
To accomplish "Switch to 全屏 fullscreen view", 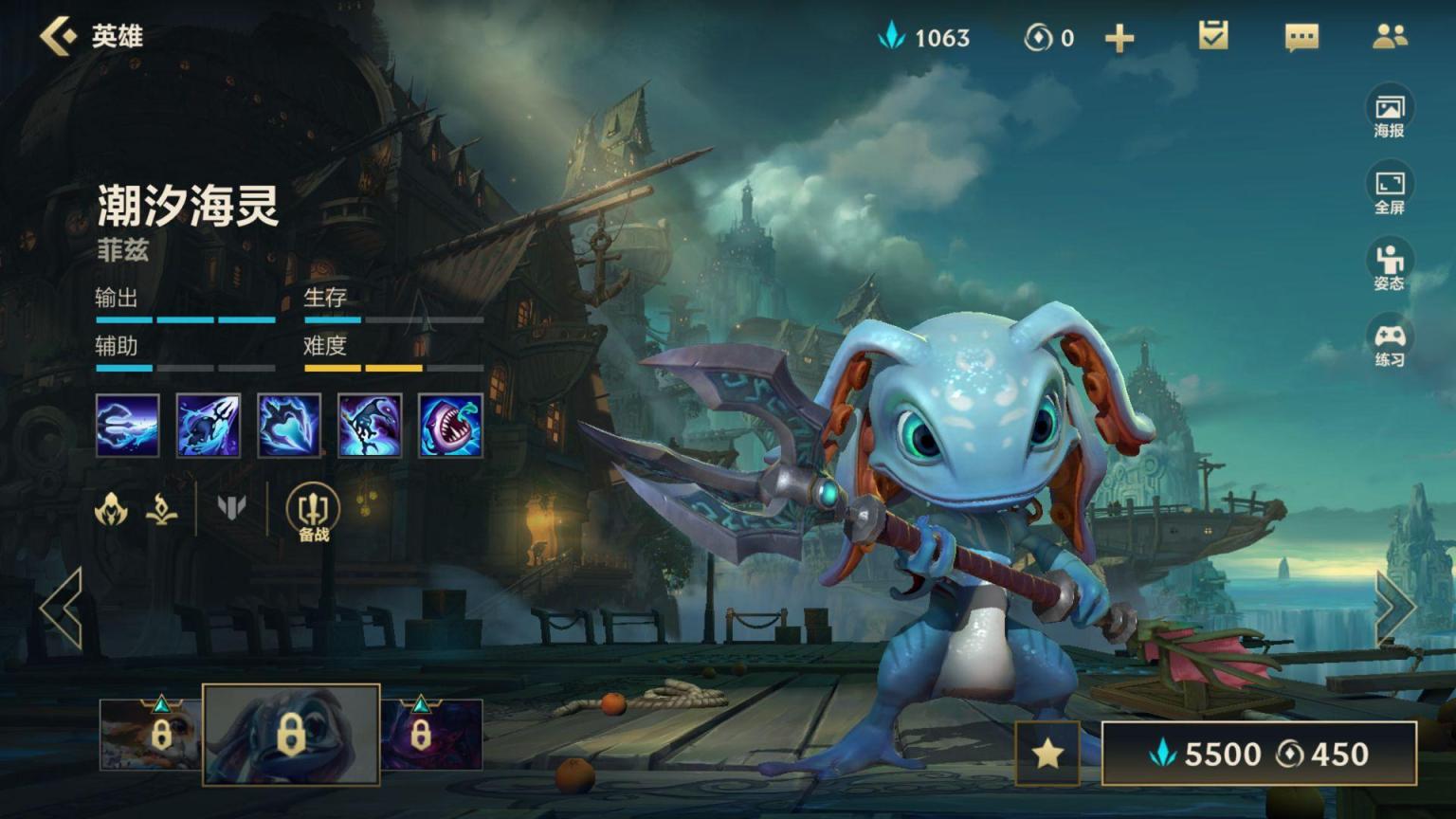I will [1390, 190].
